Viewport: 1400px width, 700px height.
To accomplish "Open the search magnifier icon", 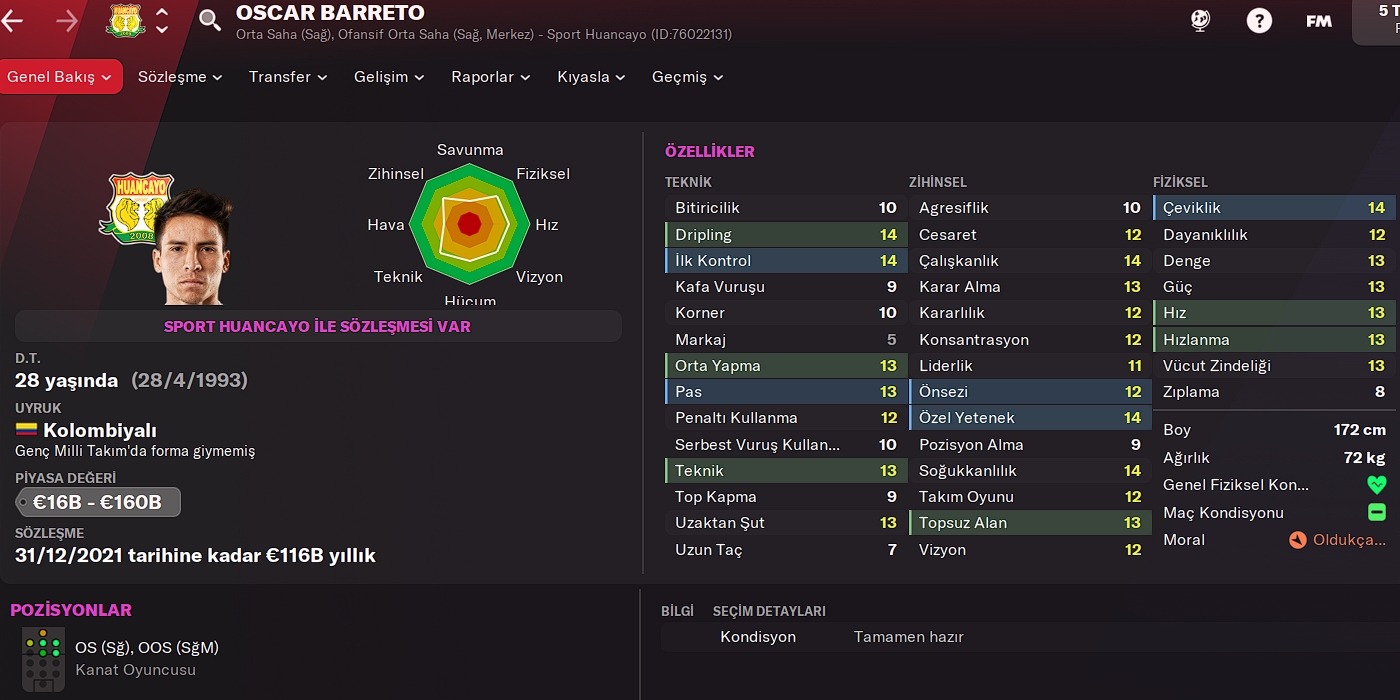I will click(210, 20).
